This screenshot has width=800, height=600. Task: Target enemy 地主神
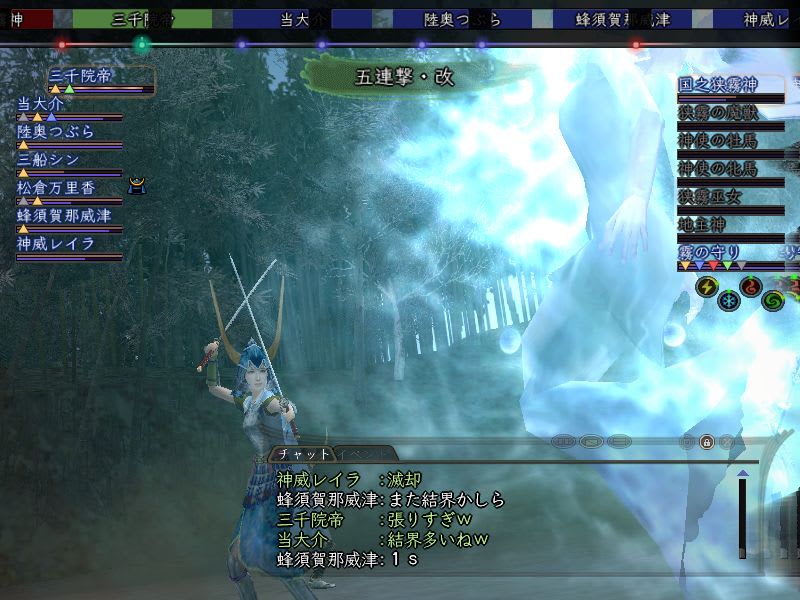click(704, 223)
